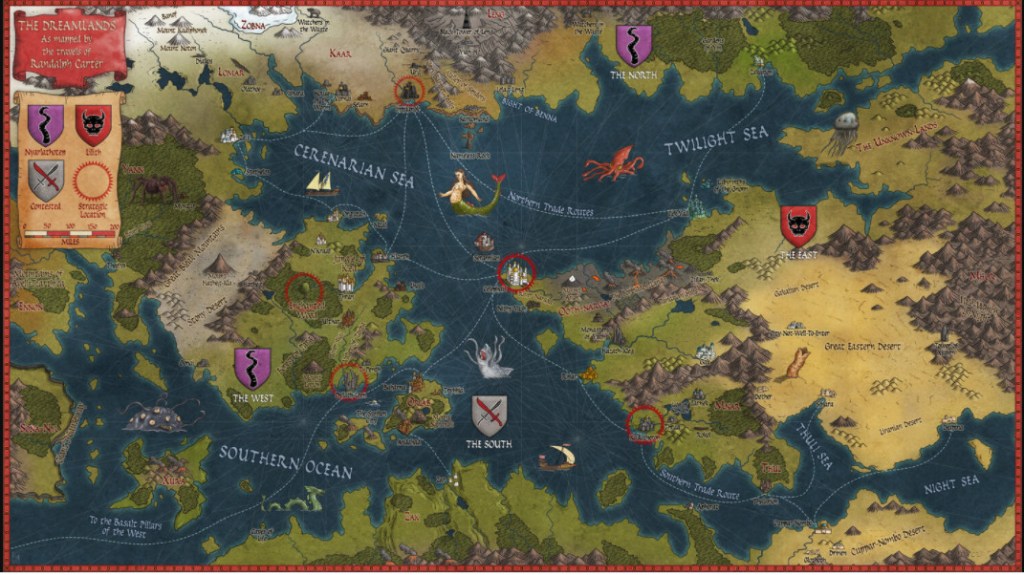Select the strategic location circling the white city
The width and height of the screenshot is (1024, 575).
[x=517, y=271]
